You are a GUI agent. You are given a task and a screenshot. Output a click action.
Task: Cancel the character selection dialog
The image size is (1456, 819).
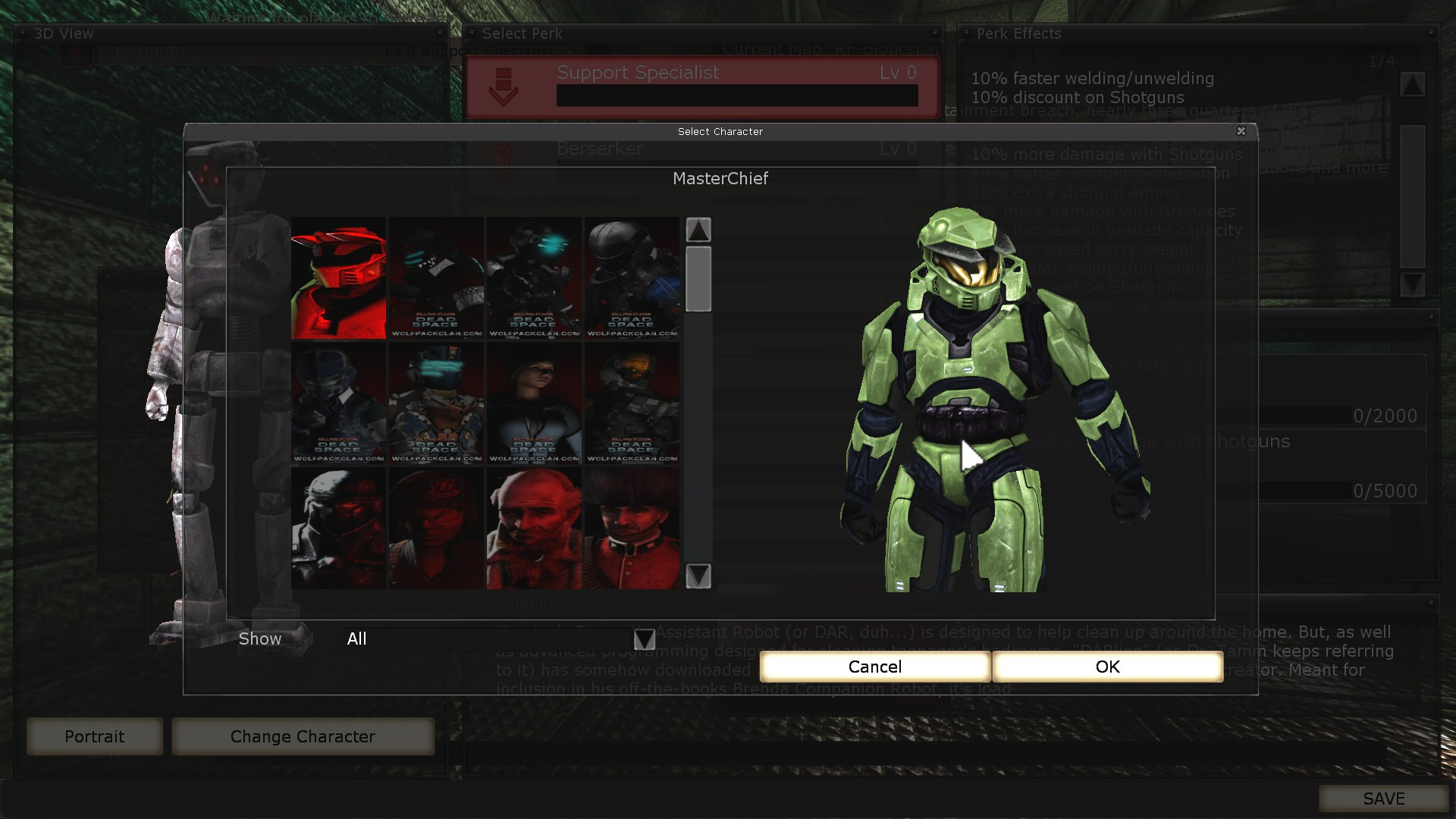[875, 667]
